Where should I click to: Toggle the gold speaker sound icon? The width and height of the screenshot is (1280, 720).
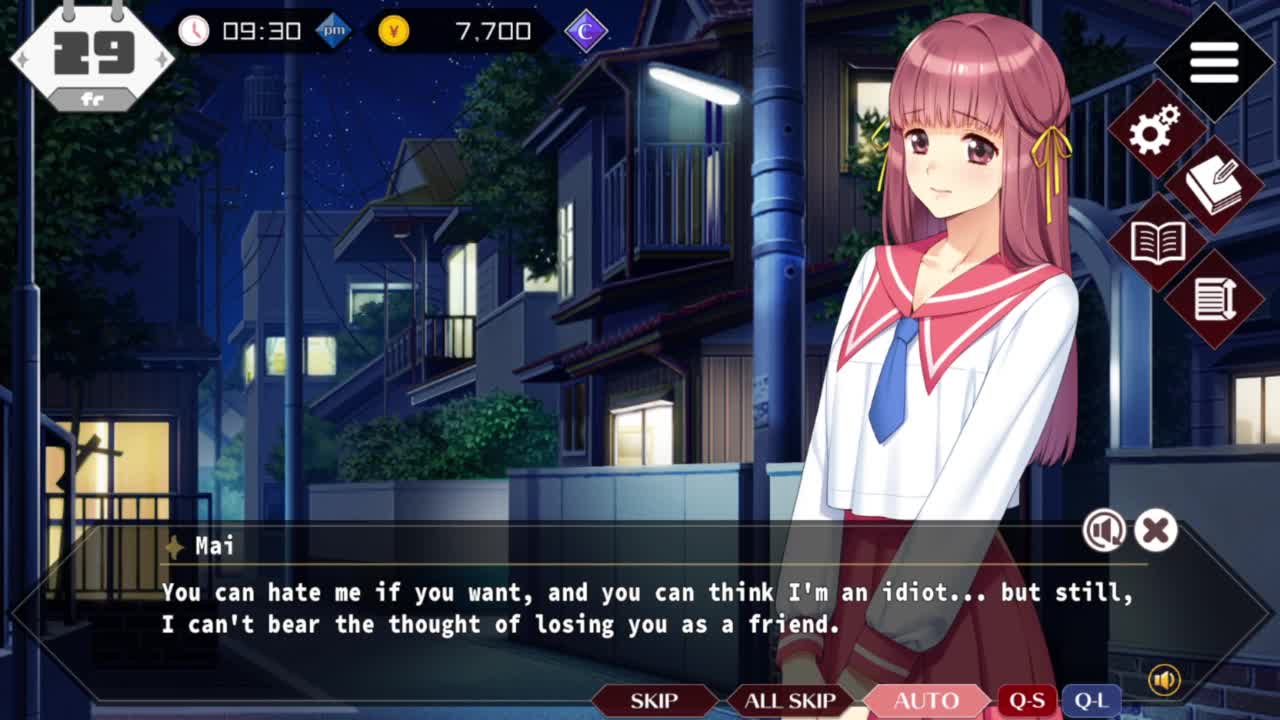1164,681
